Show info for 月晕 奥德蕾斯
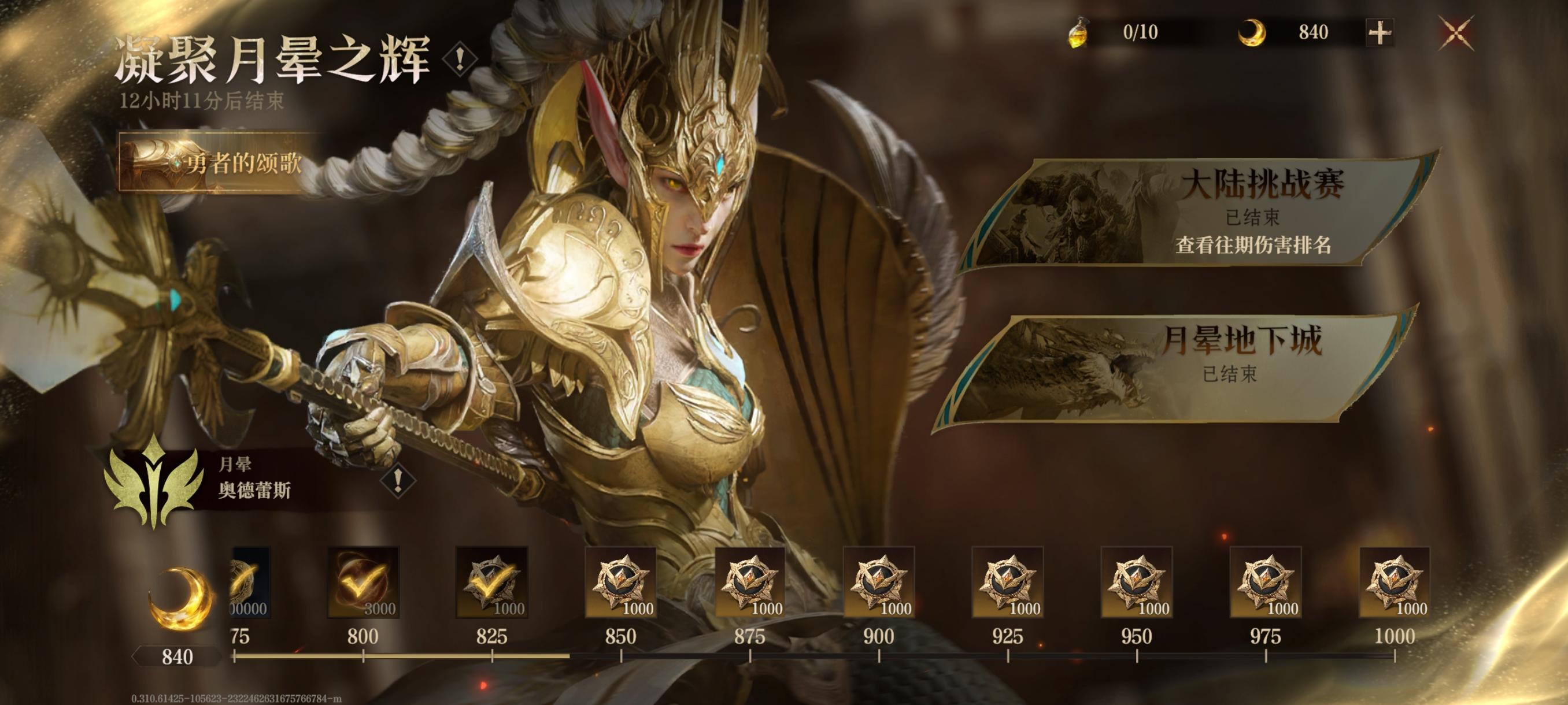The image size is (1568, 705). (398, 481)
